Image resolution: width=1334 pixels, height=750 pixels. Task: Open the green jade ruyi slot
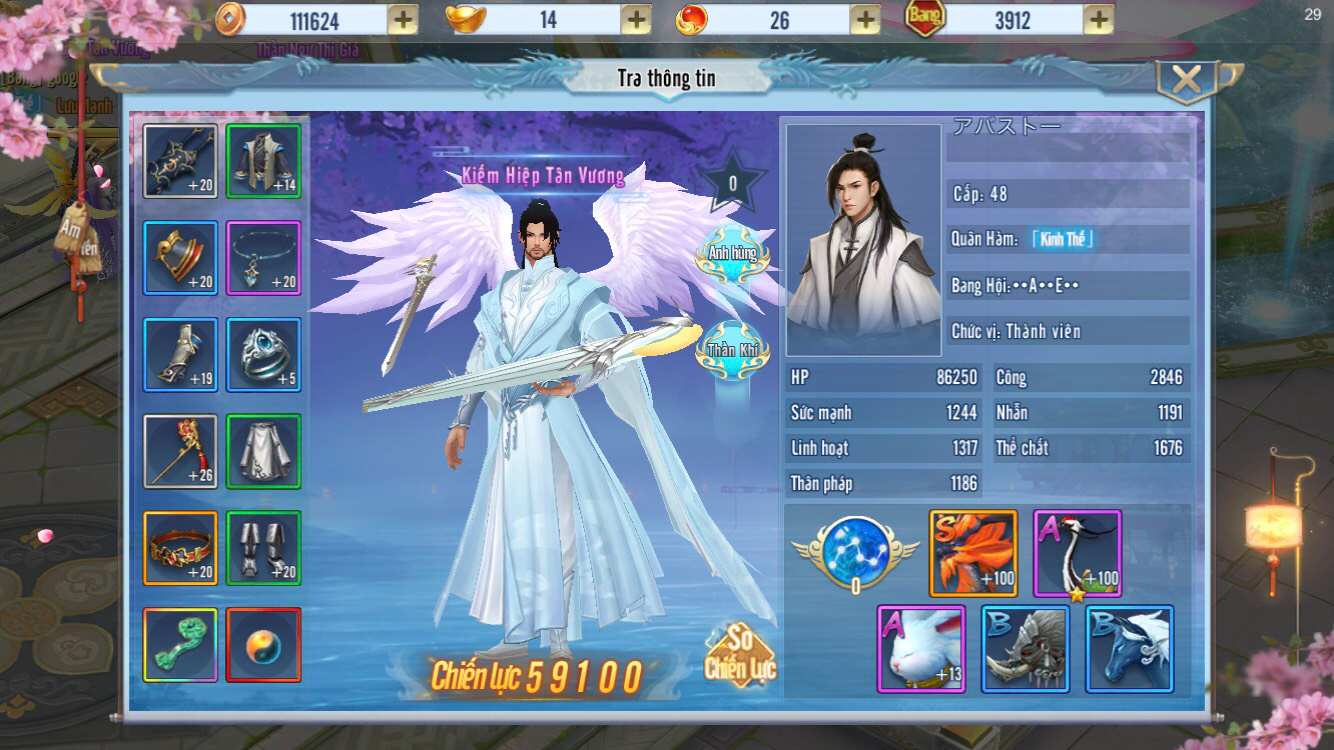180,645
